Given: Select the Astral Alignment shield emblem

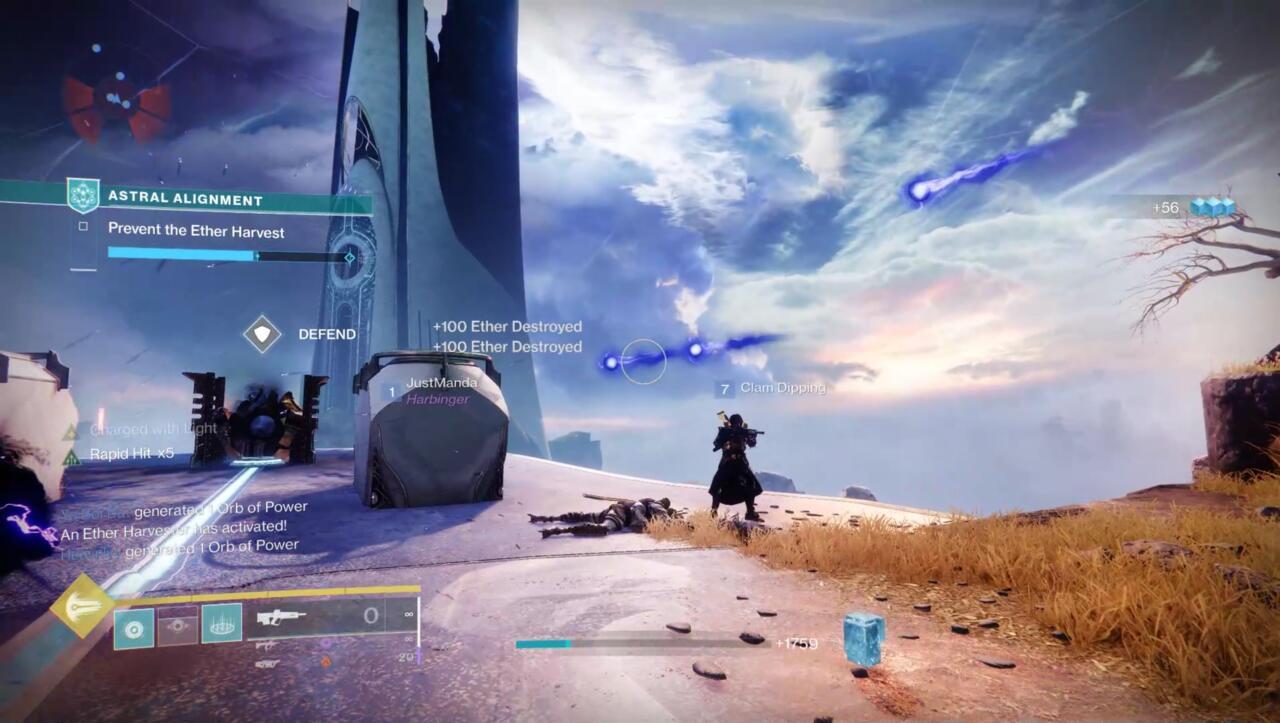Looking at the screenshot, I should pos(82,195).
